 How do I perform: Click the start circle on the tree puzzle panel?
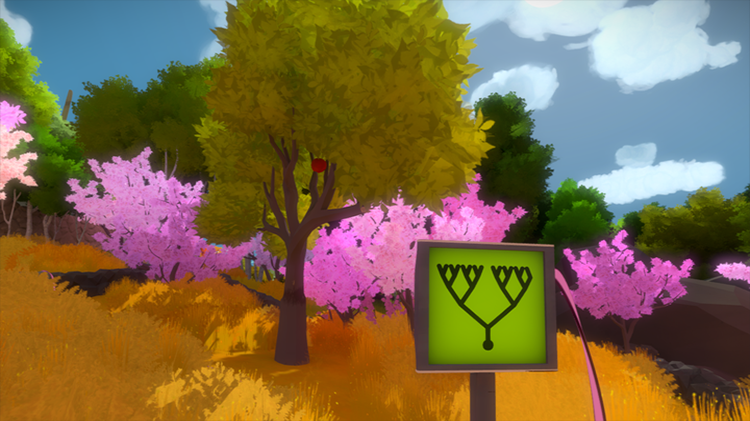[488, 344]
